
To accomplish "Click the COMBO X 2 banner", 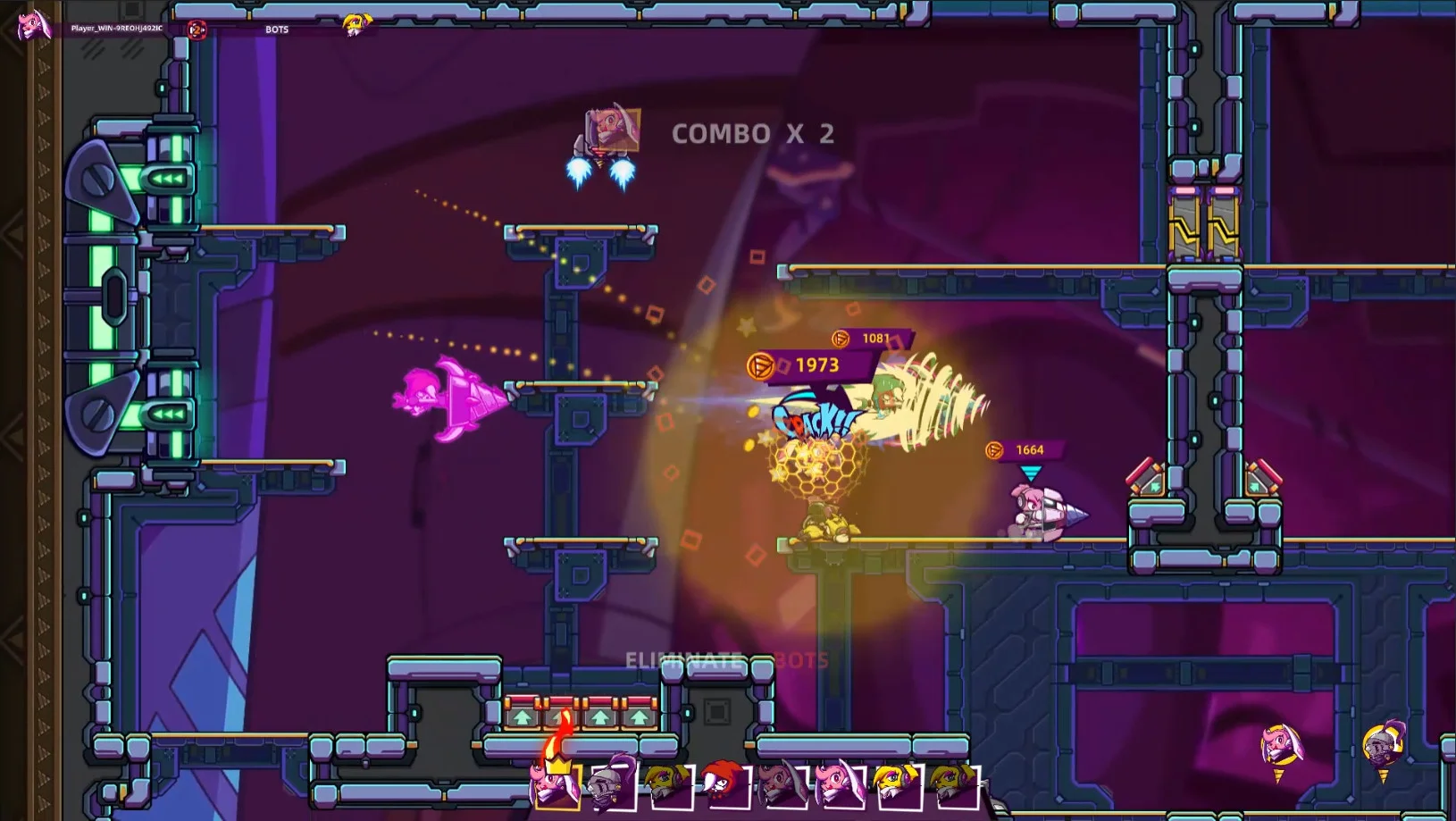I will point(753,134).
